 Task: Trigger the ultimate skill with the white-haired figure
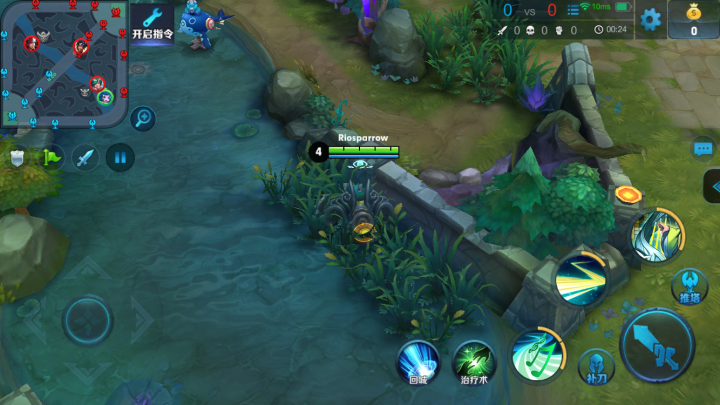pyautogui.click(x=656, y=233)
